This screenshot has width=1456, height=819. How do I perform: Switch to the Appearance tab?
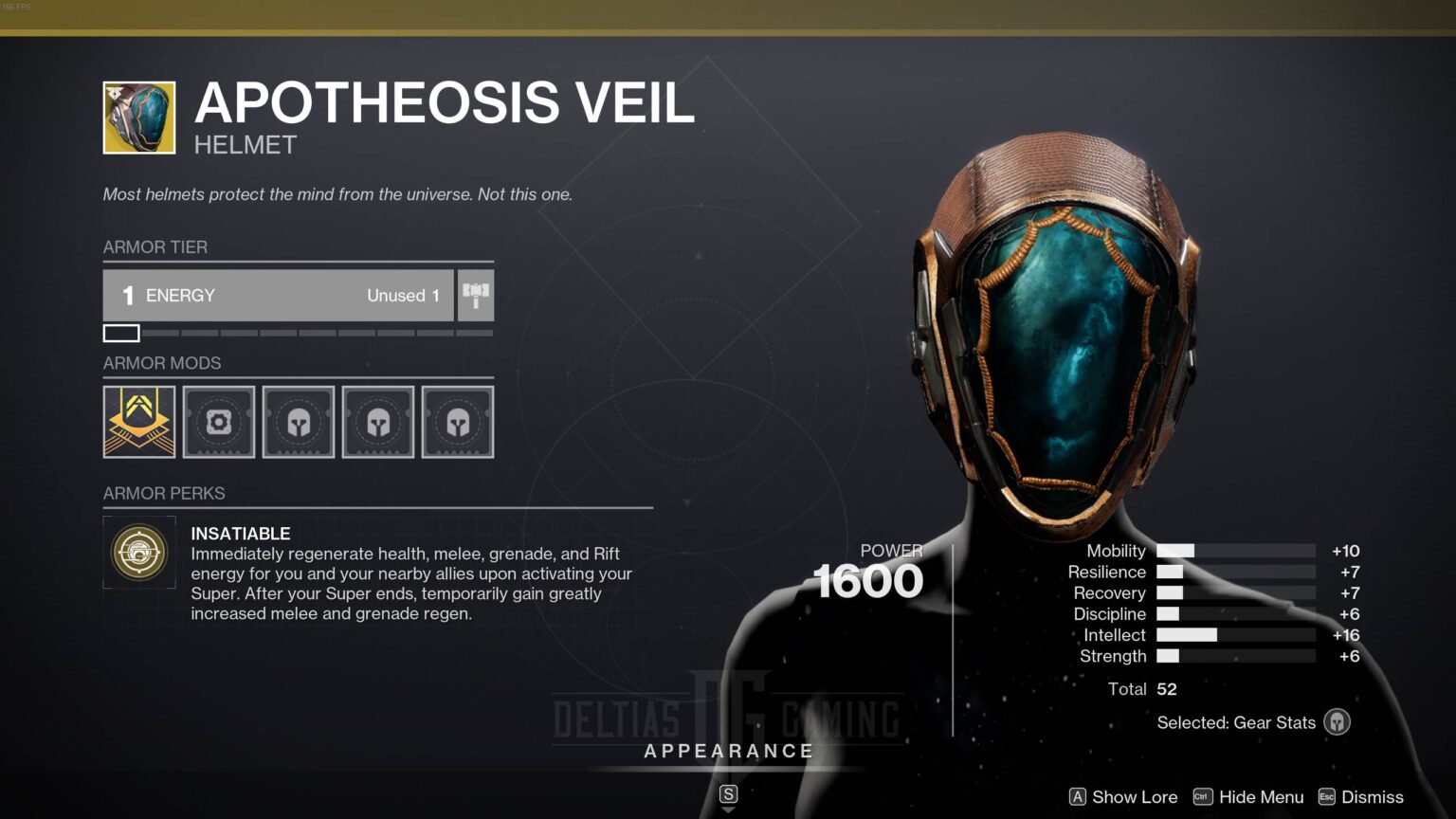[728, 751]
